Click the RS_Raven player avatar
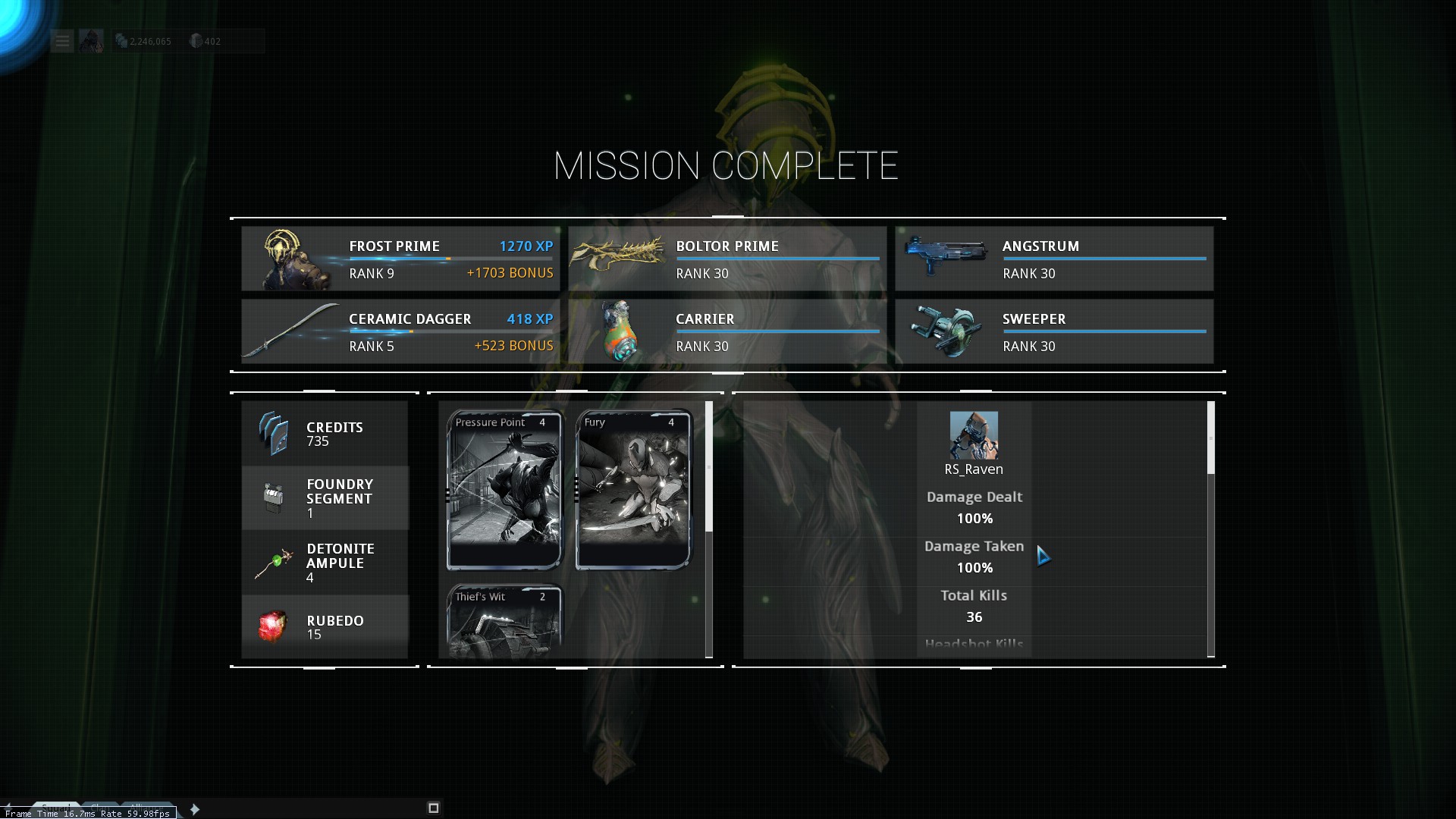Screen dimensions: 1456x819 tap(974, 435)
